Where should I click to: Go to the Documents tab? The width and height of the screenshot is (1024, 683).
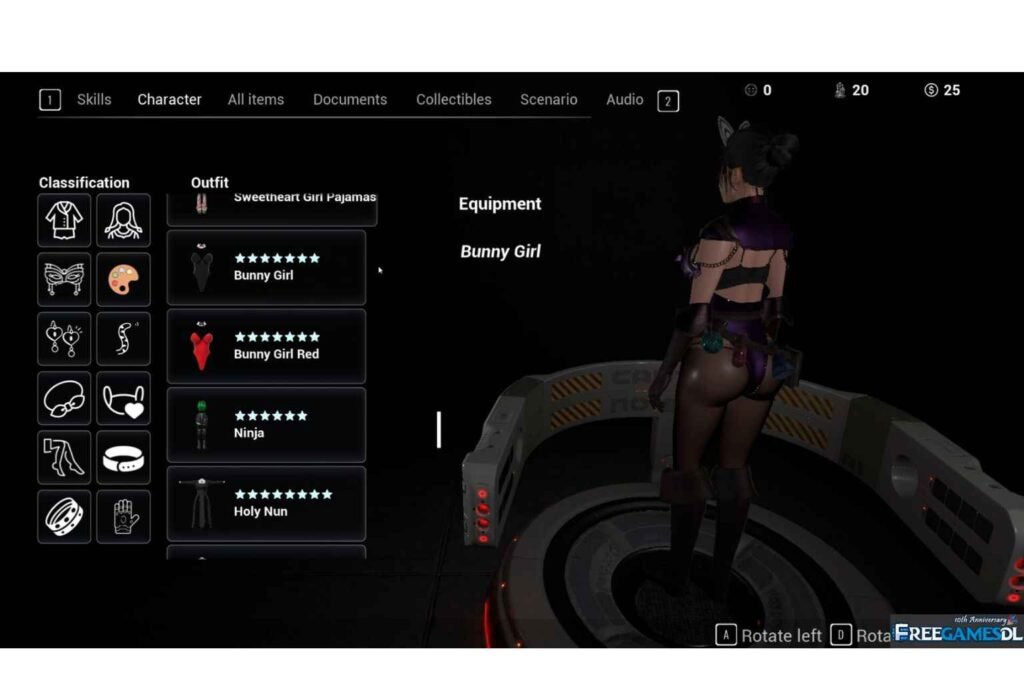coord(350,100)
